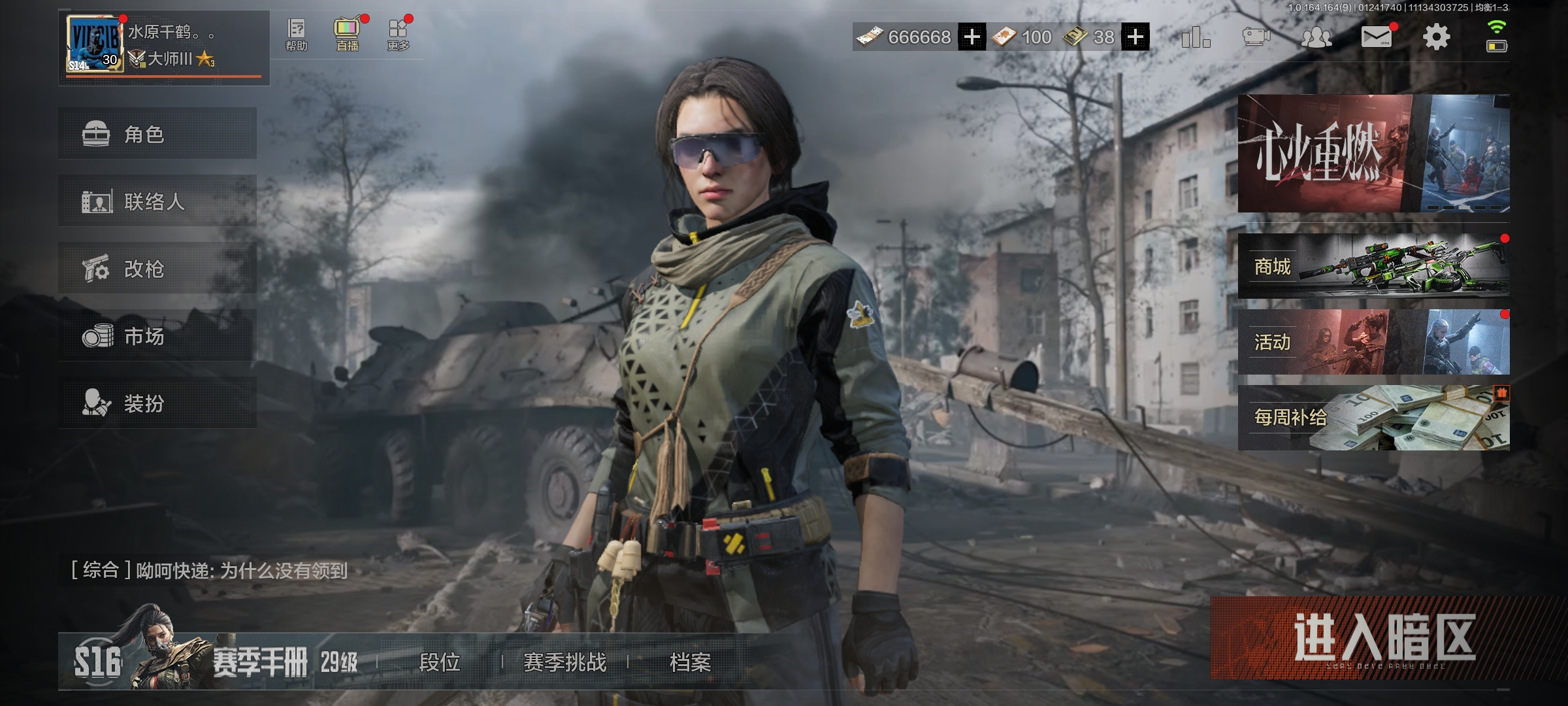Claim 每周补给 weekly supply
1568x706 pixels.
[x=1373, y=417]
